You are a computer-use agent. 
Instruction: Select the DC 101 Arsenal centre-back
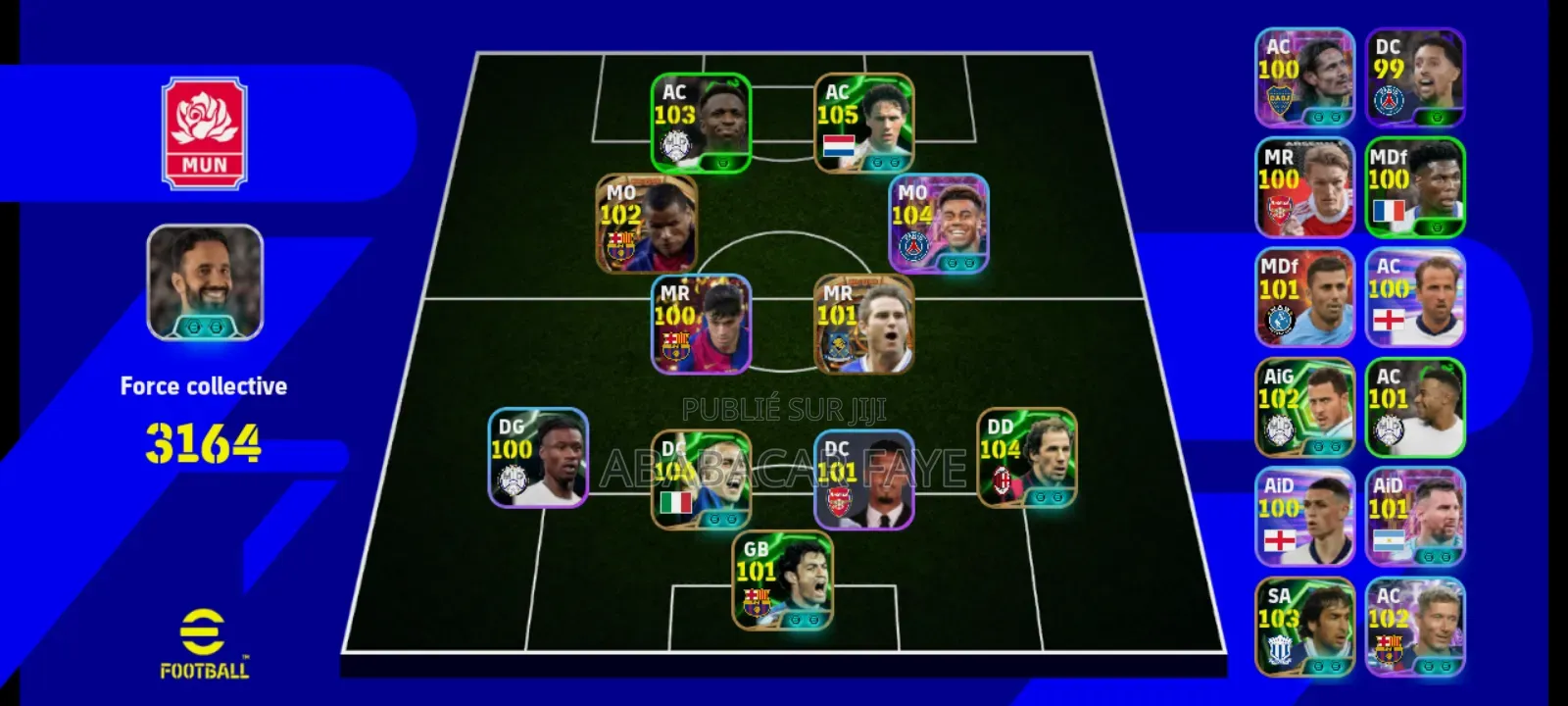click(863, 480)
